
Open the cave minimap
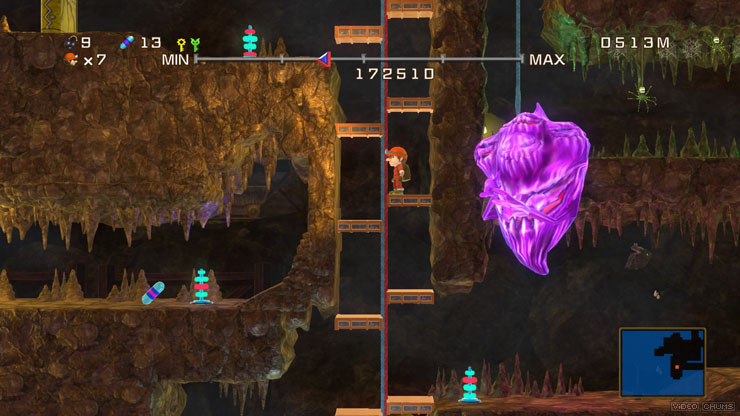662,361
